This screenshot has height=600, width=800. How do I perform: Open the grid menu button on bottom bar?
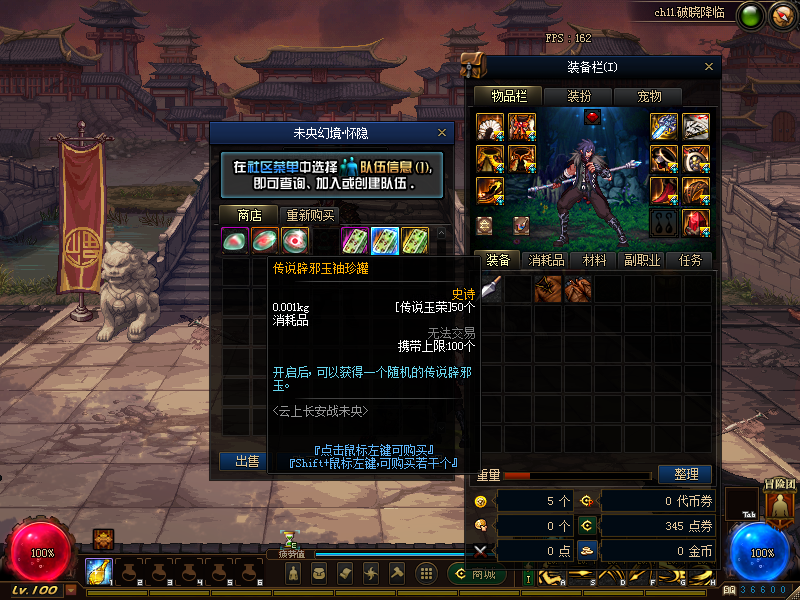[x=426, y=573]
